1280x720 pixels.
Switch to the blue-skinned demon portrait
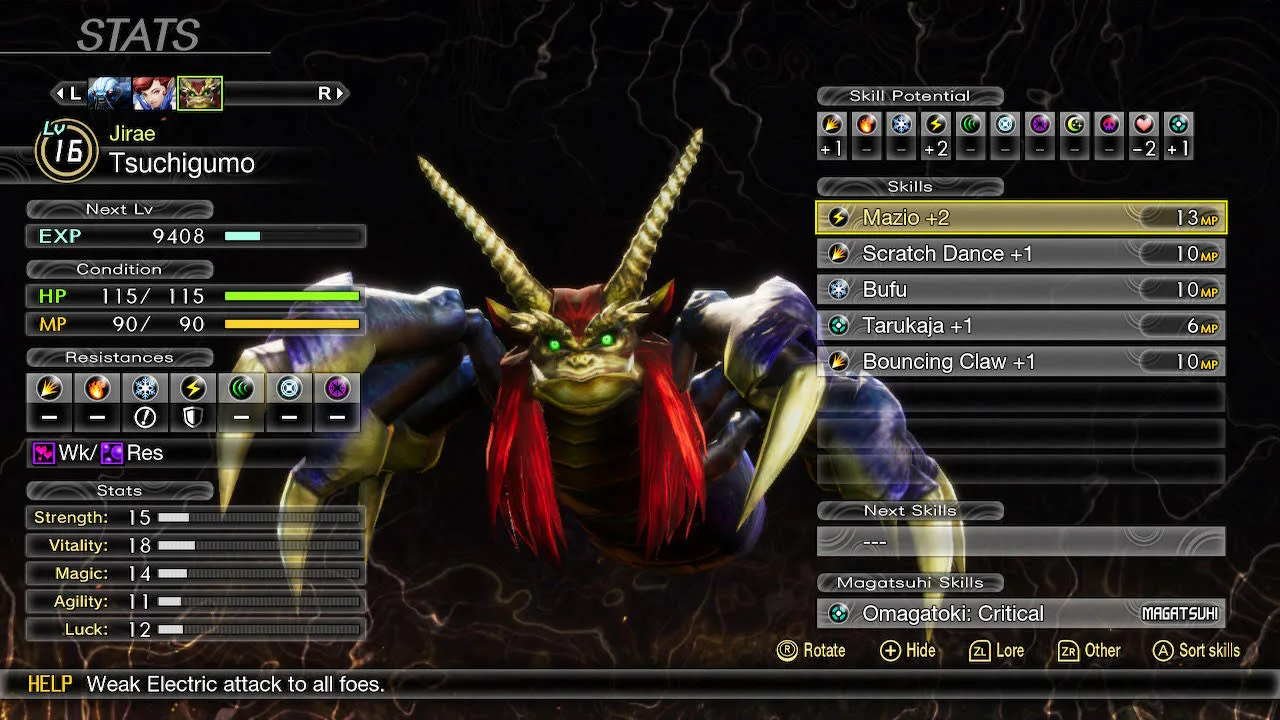tap(109, 94)
